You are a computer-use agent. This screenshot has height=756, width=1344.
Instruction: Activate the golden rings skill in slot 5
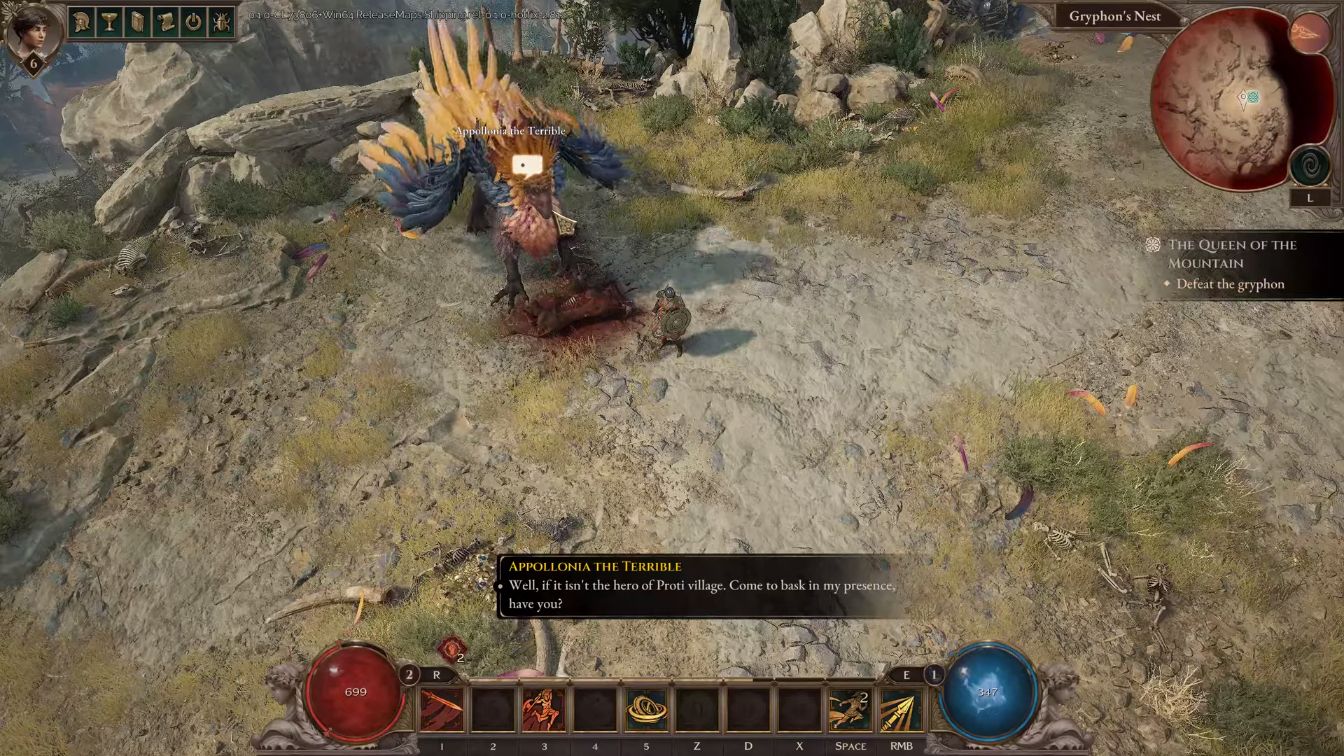pos(646,710)
